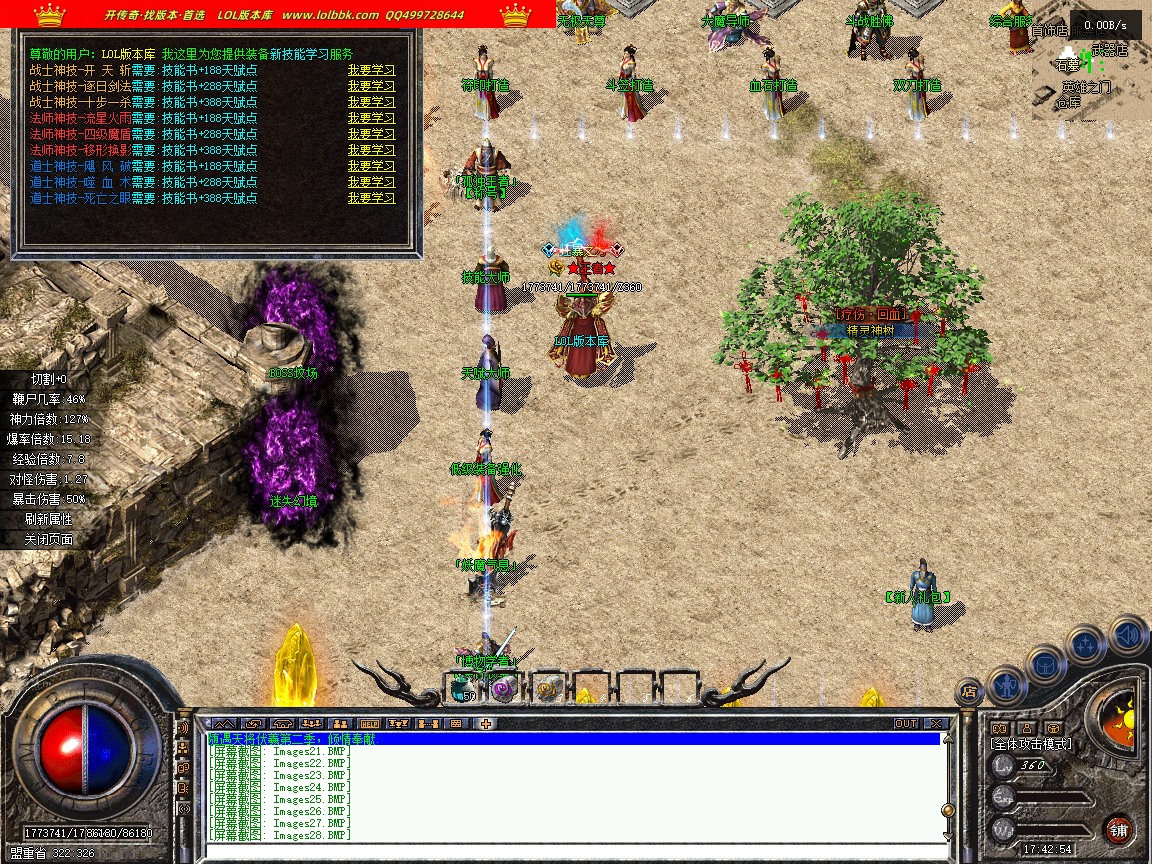Learn the warrior skill 开天斩
The height and width of the screenshot is (864, 1152).
[x=371, y=70]
